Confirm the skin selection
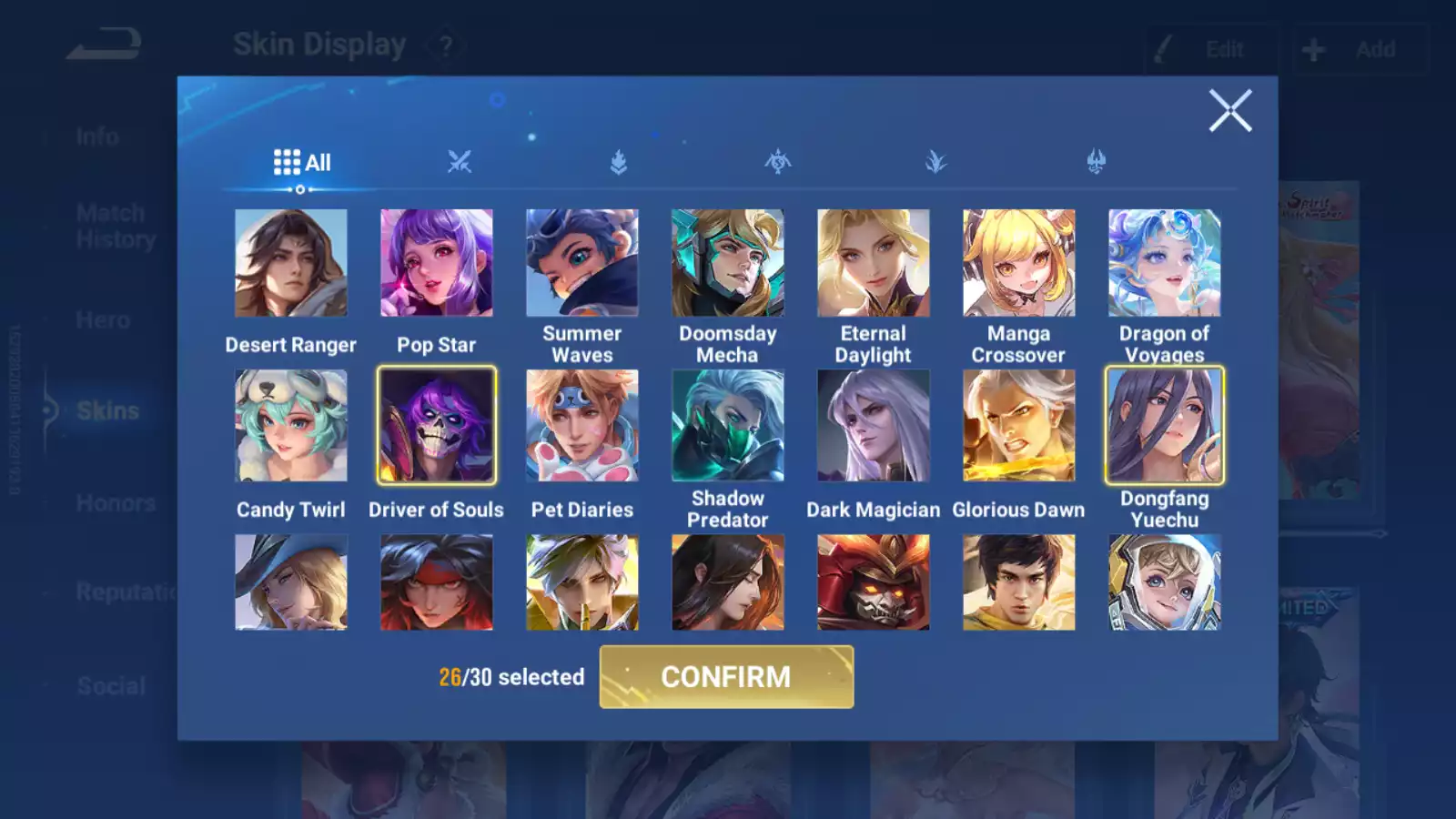 pos(726,677)
